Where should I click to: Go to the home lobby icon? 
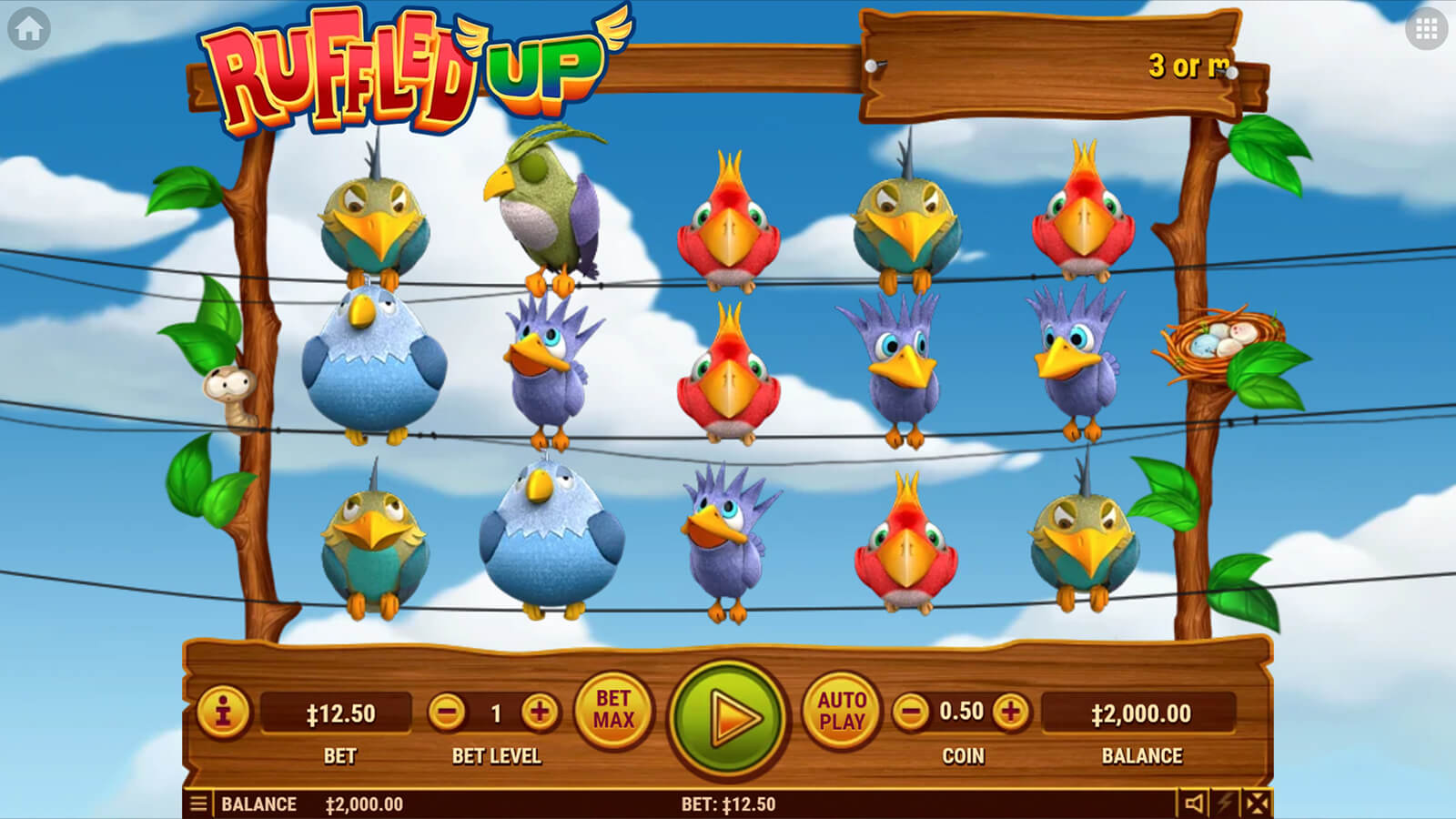[28, 29]
